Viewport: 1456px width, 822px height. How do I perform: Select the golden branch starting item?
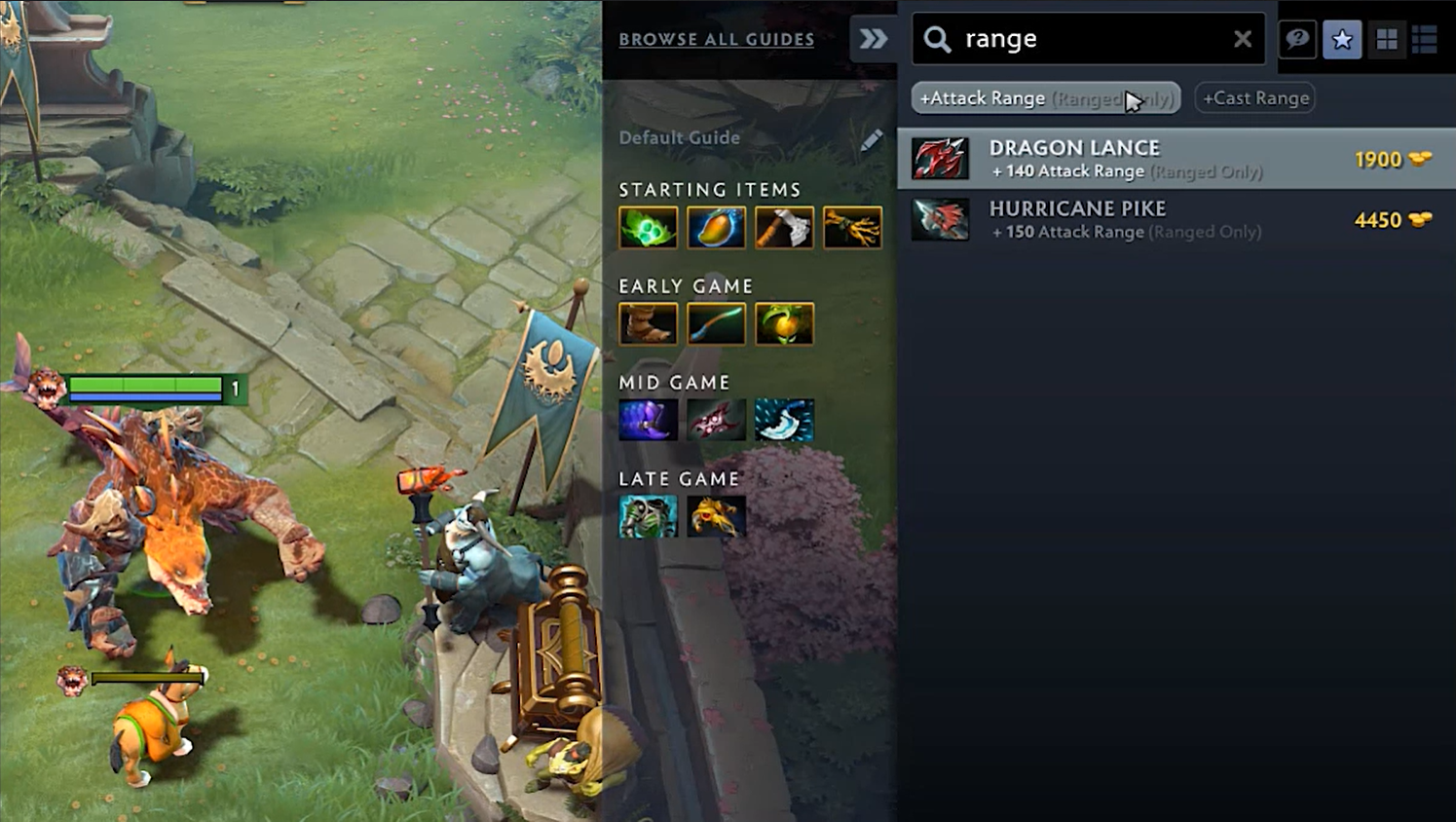tap(852, 228)
